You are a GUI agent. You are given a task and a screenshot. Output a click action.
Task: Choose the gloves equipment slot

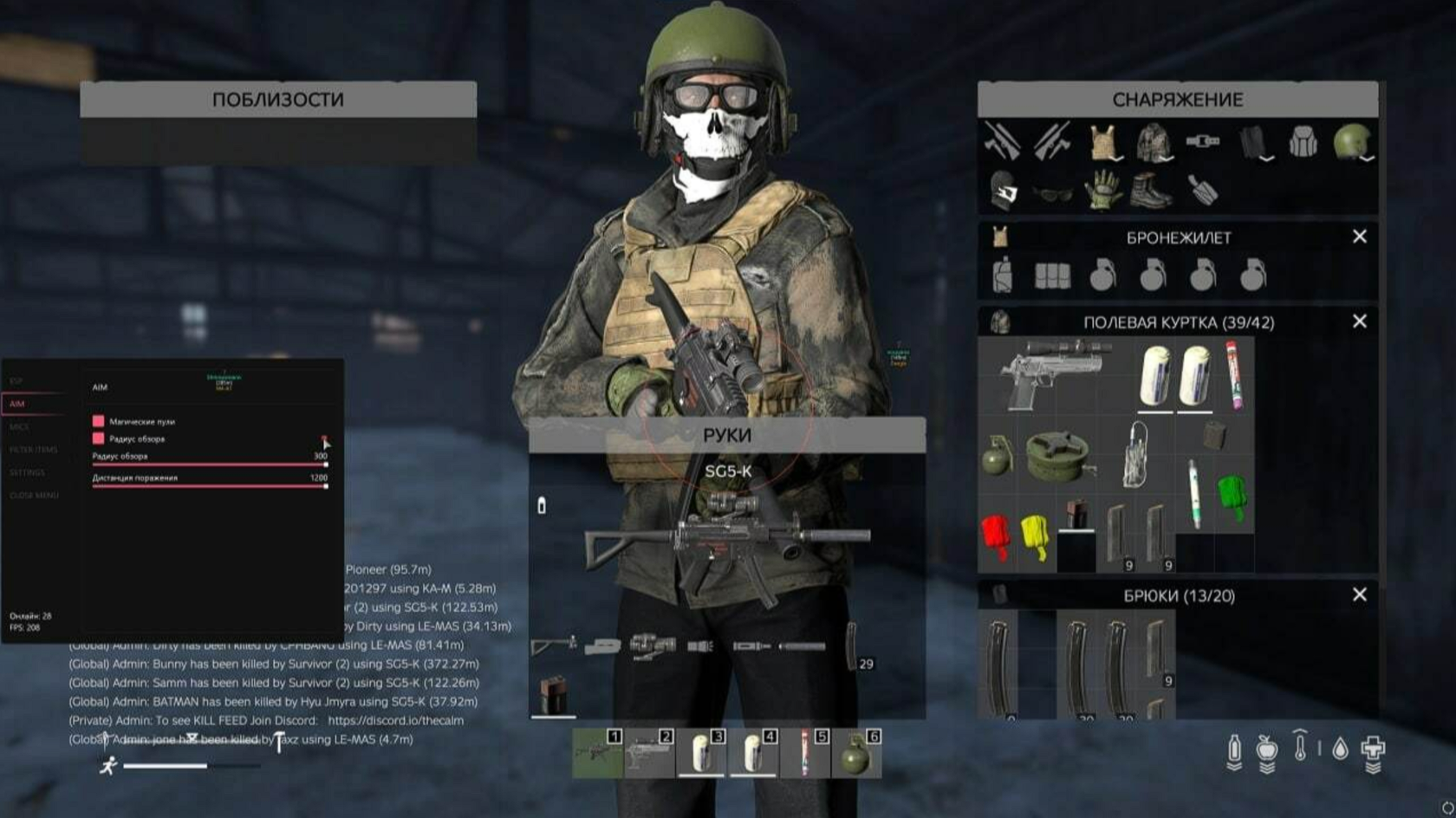click(x=1102, y=188)
